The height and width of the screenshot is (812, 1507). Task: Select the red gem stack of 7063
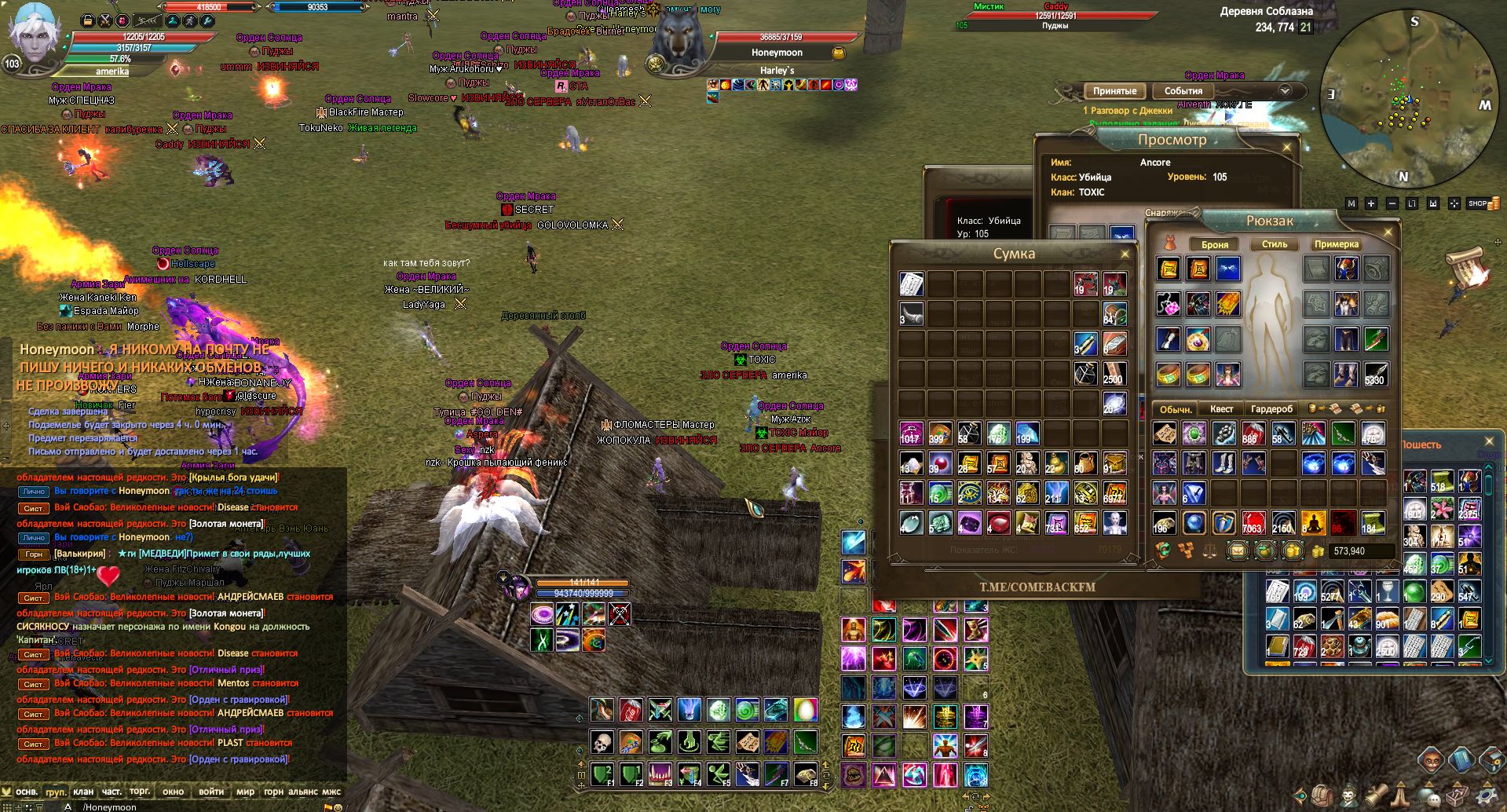coord(1253,522)
